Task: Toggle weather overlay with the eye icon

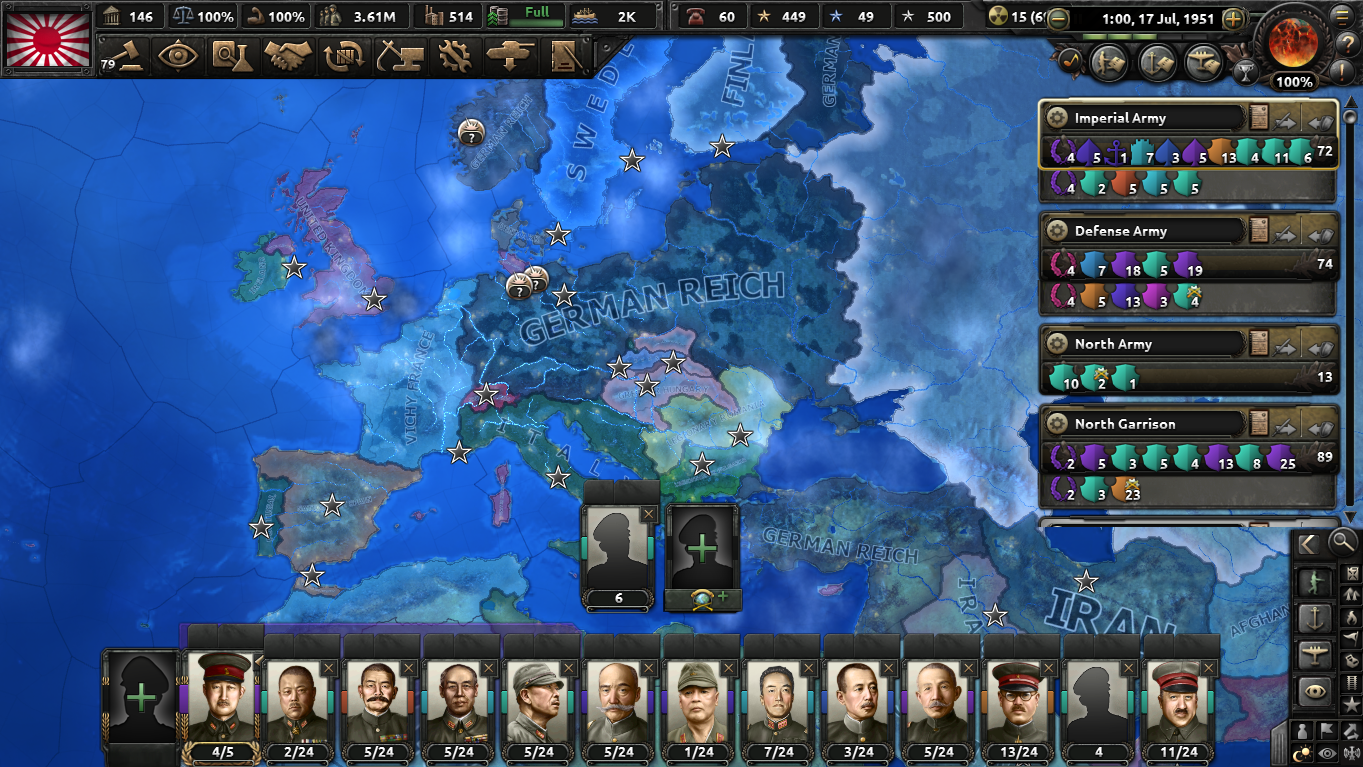Action: click(1327, 752)
